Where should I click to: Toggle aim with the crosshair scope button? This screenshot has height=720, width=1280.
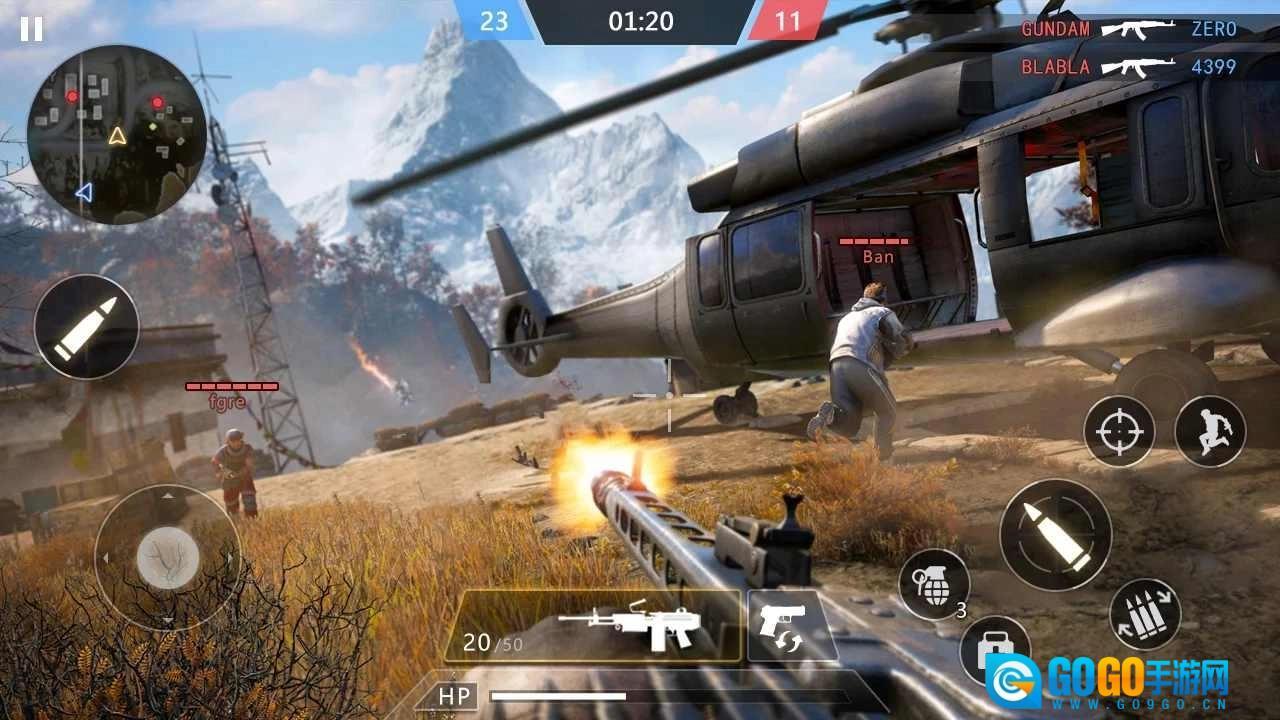coord(1119,432)
